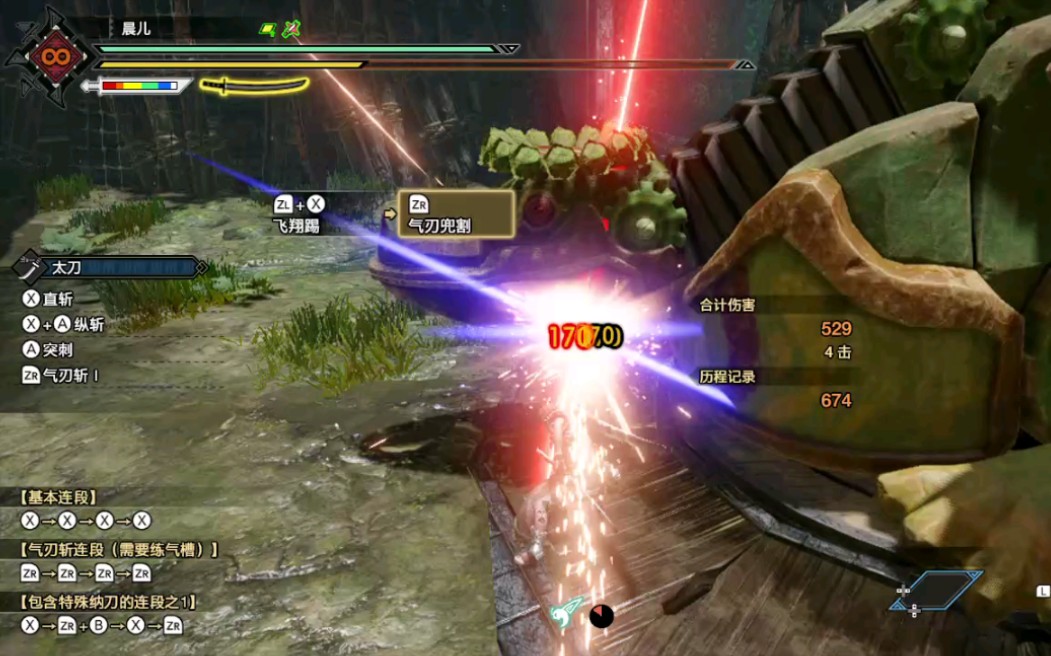Click the yellow katana spirit gauge icon
Screen dimensions: 1051x656
[254, 86]
